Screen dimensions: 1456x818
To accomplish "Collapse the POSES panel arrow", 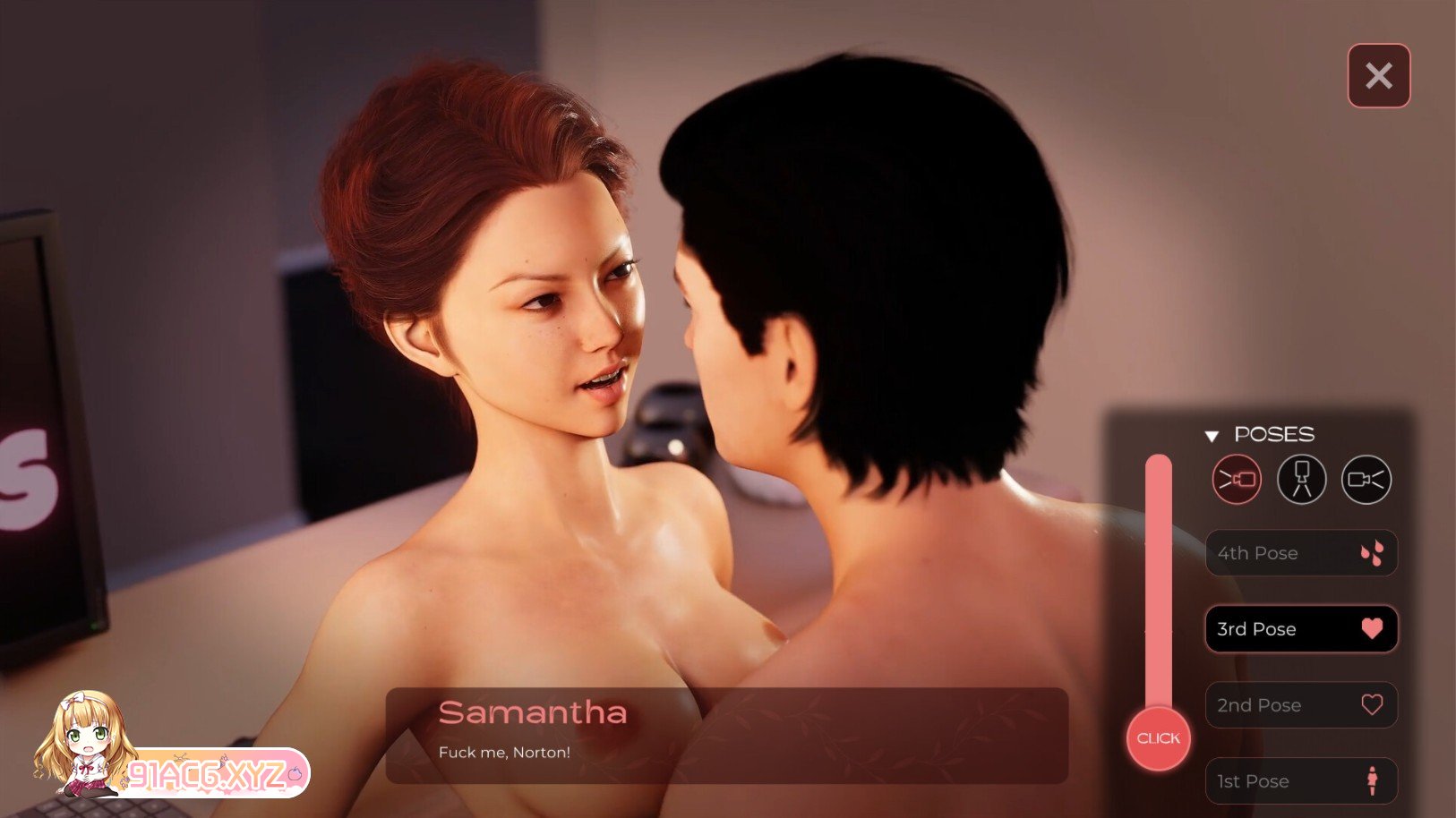I will pos(1212,436).
